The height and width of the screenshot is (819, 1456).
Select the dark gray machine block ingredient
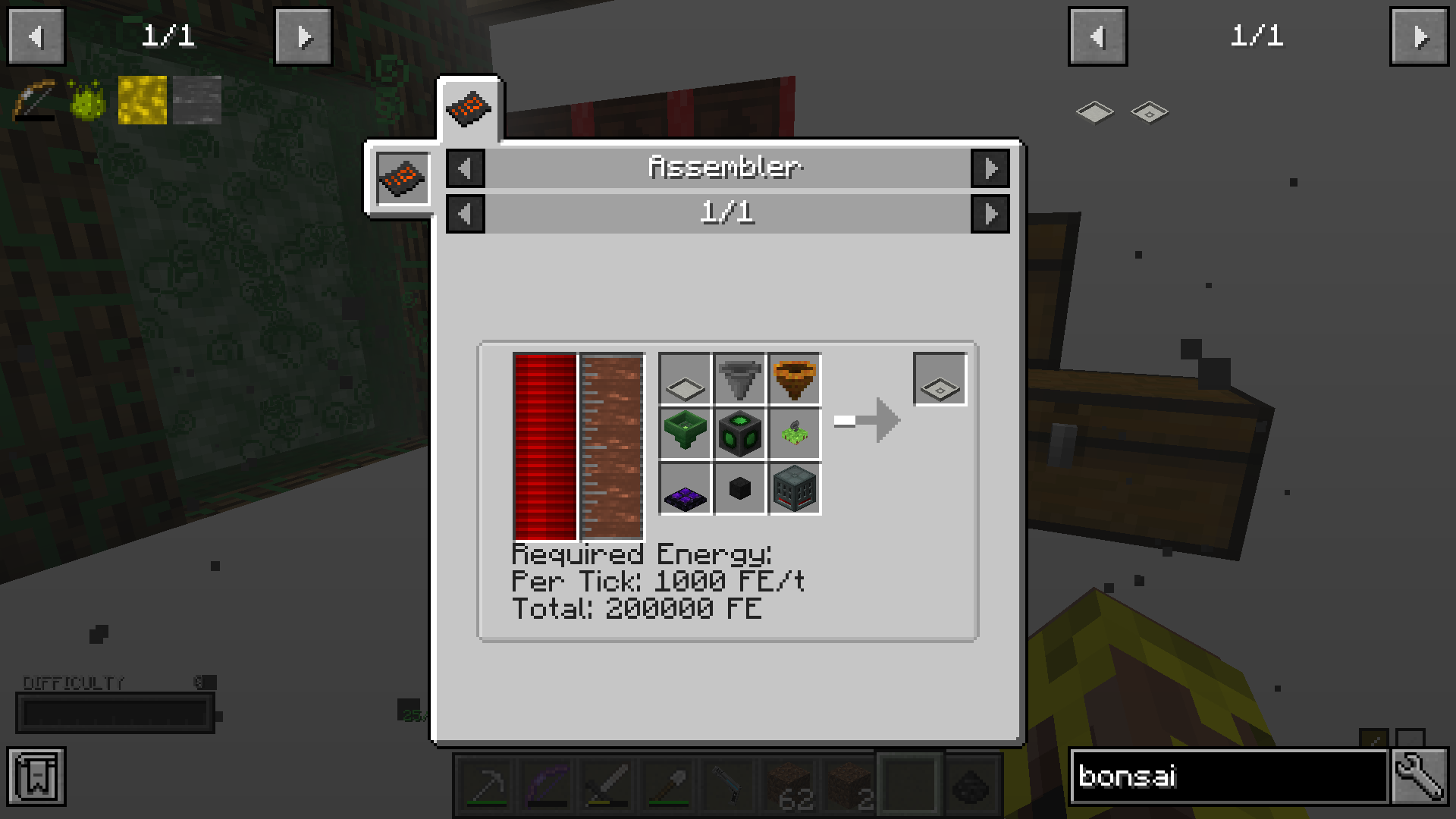[795, 489]
